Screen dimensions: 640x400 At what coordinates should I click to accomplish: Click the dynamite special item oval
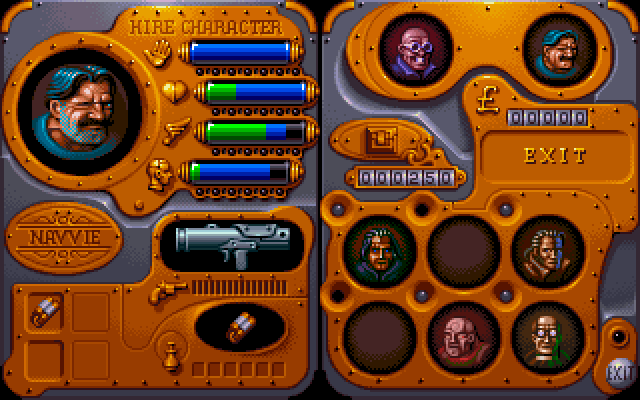tap(240, 327)
